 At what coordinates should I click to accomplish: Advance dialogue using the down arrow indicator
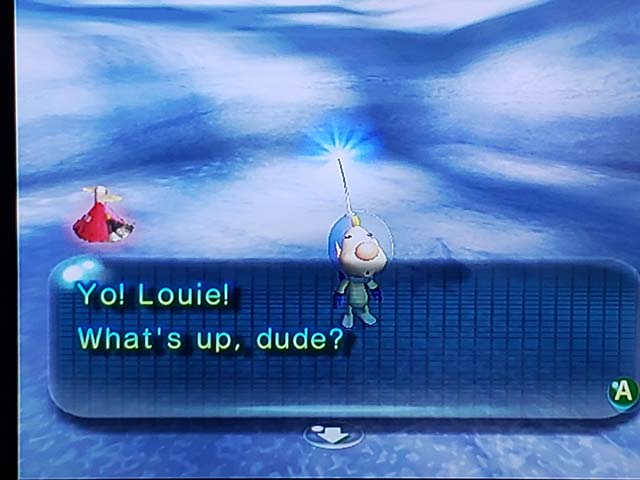pos(333,436)
